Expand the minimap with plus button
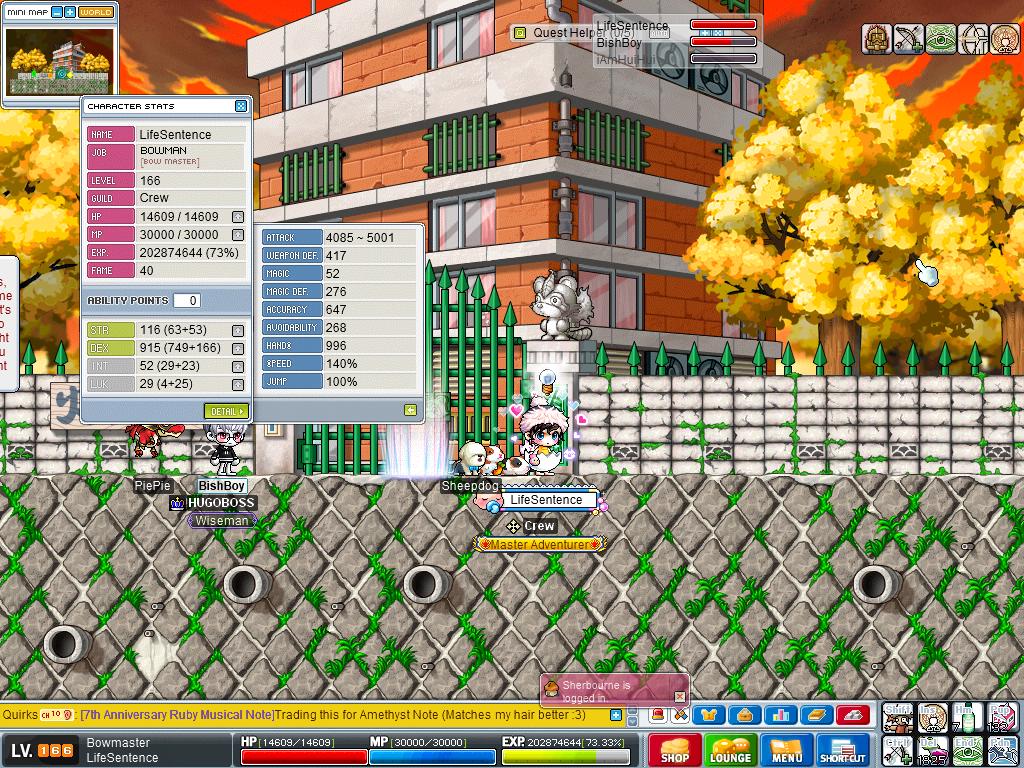Image resolution: width=1024 pixels, height=768 pixels. (x=70, y=12)
